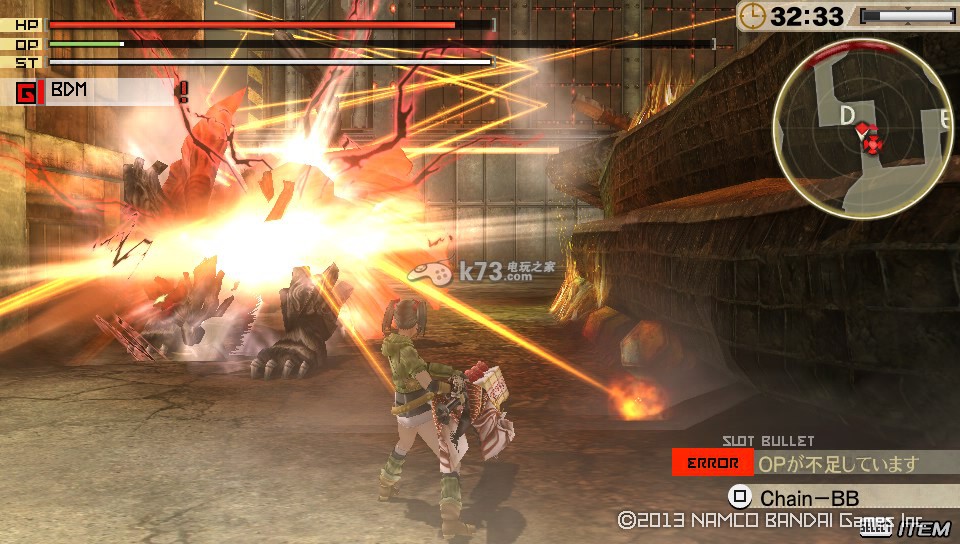Click the BDM status tag

tap(68, 91)
